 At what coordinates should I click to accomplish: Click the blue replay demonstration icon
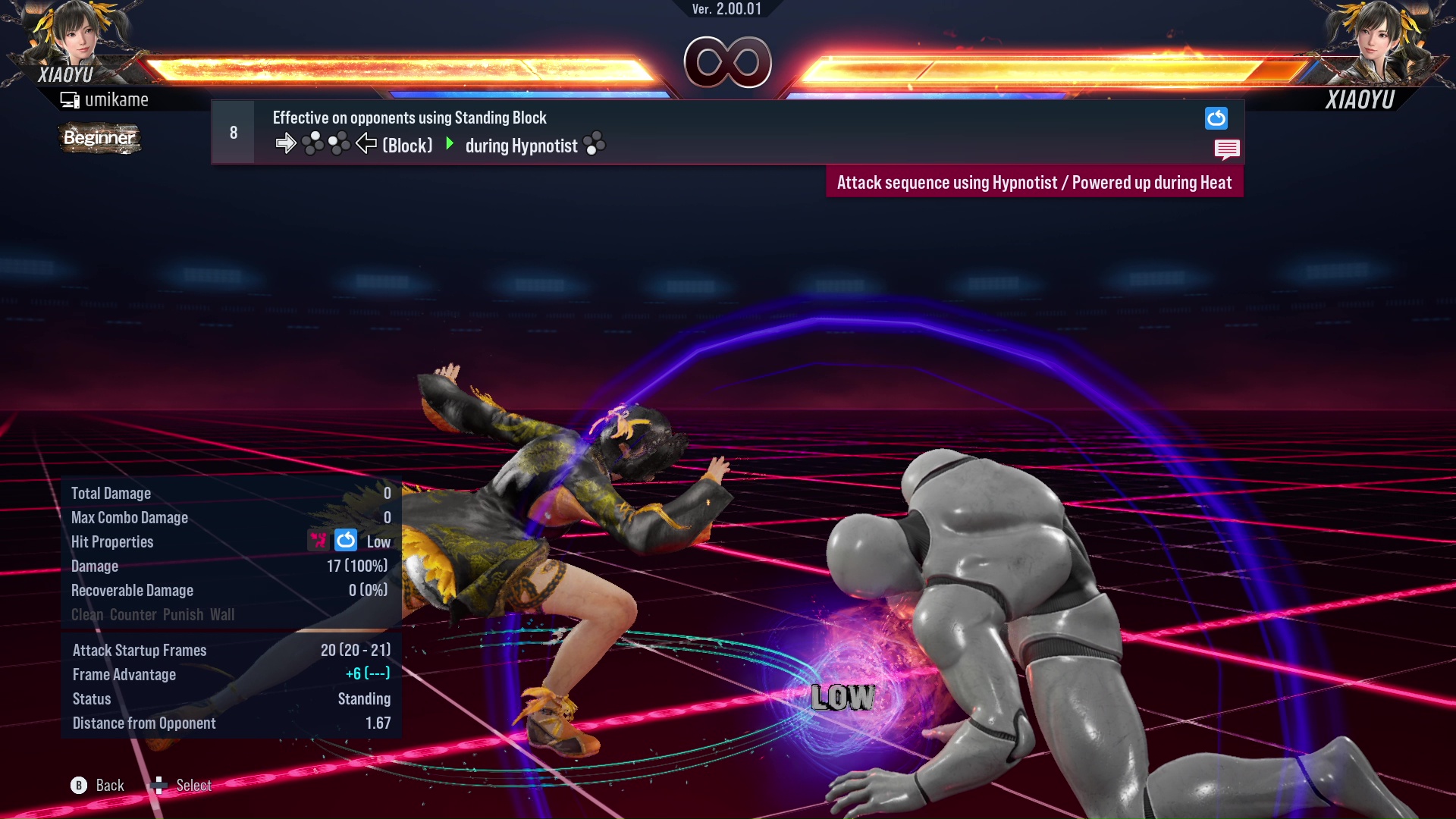1216,118
